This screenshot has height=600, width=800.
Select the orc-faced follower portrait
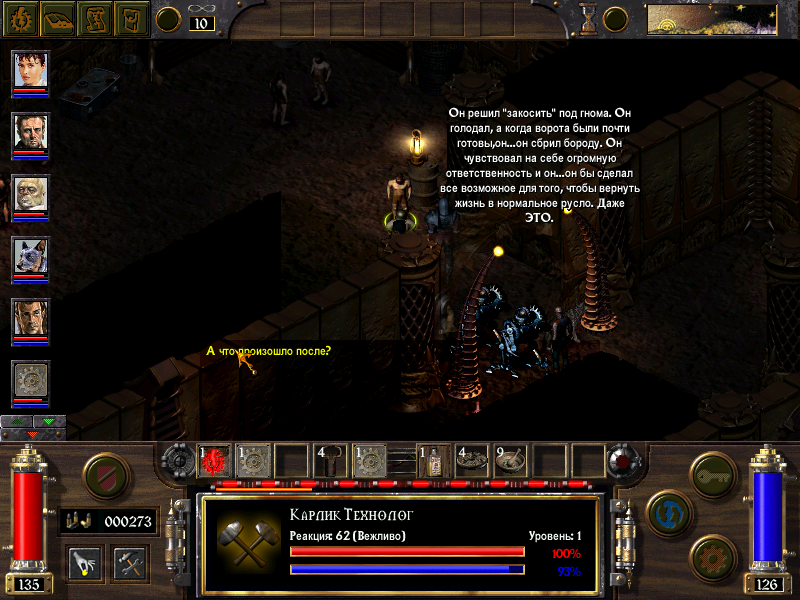click(x=30, y=195)
